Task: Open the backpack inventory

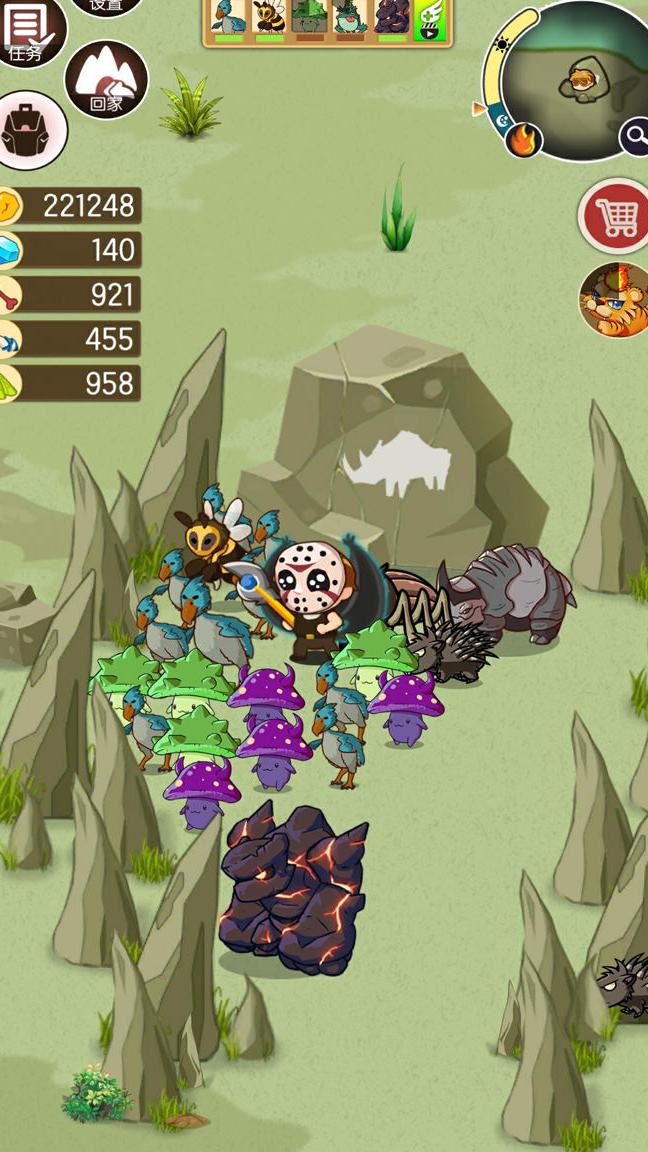Action: point(28,131)
